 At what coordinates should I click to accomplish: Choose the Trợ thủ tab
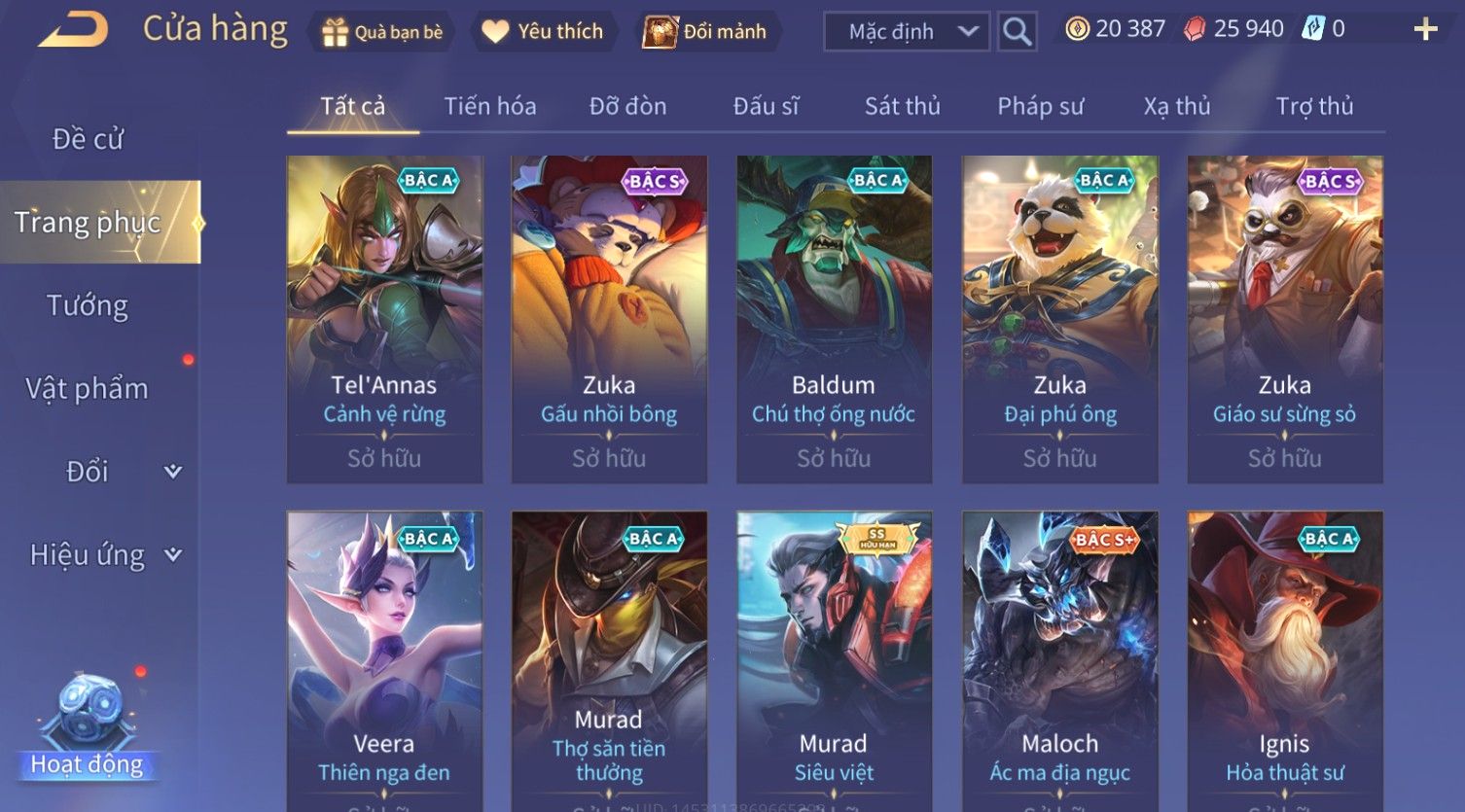[x=1314, y=106]
